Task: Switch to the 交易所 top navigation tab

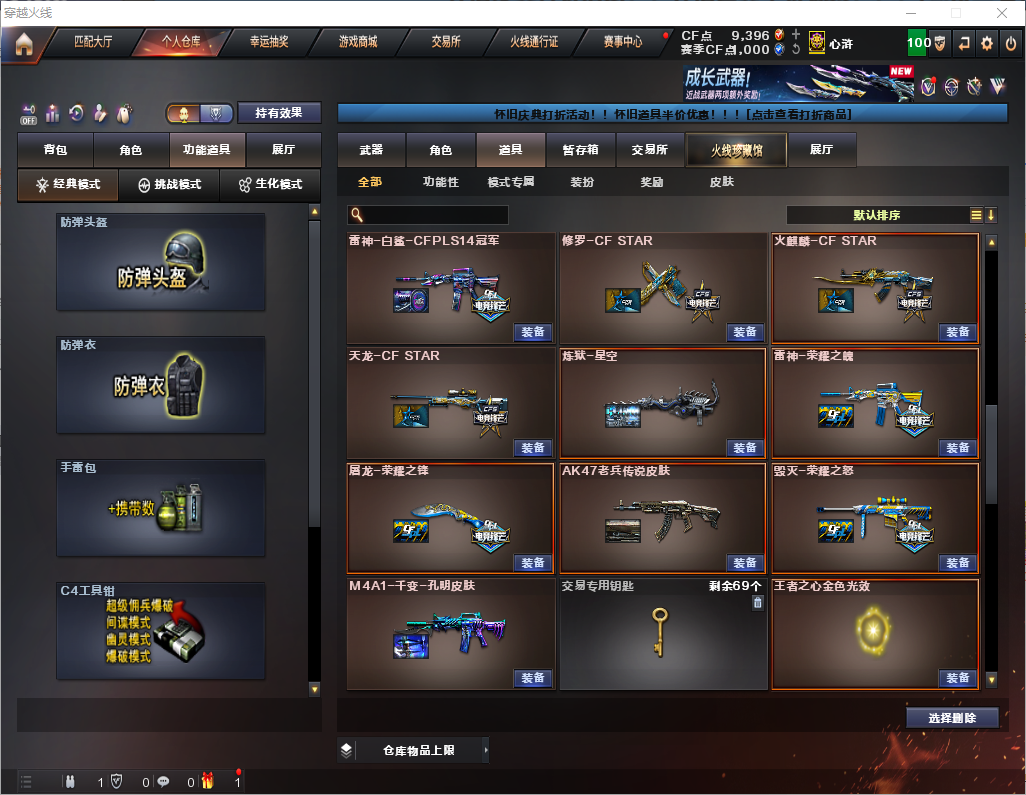Action: 446,42
